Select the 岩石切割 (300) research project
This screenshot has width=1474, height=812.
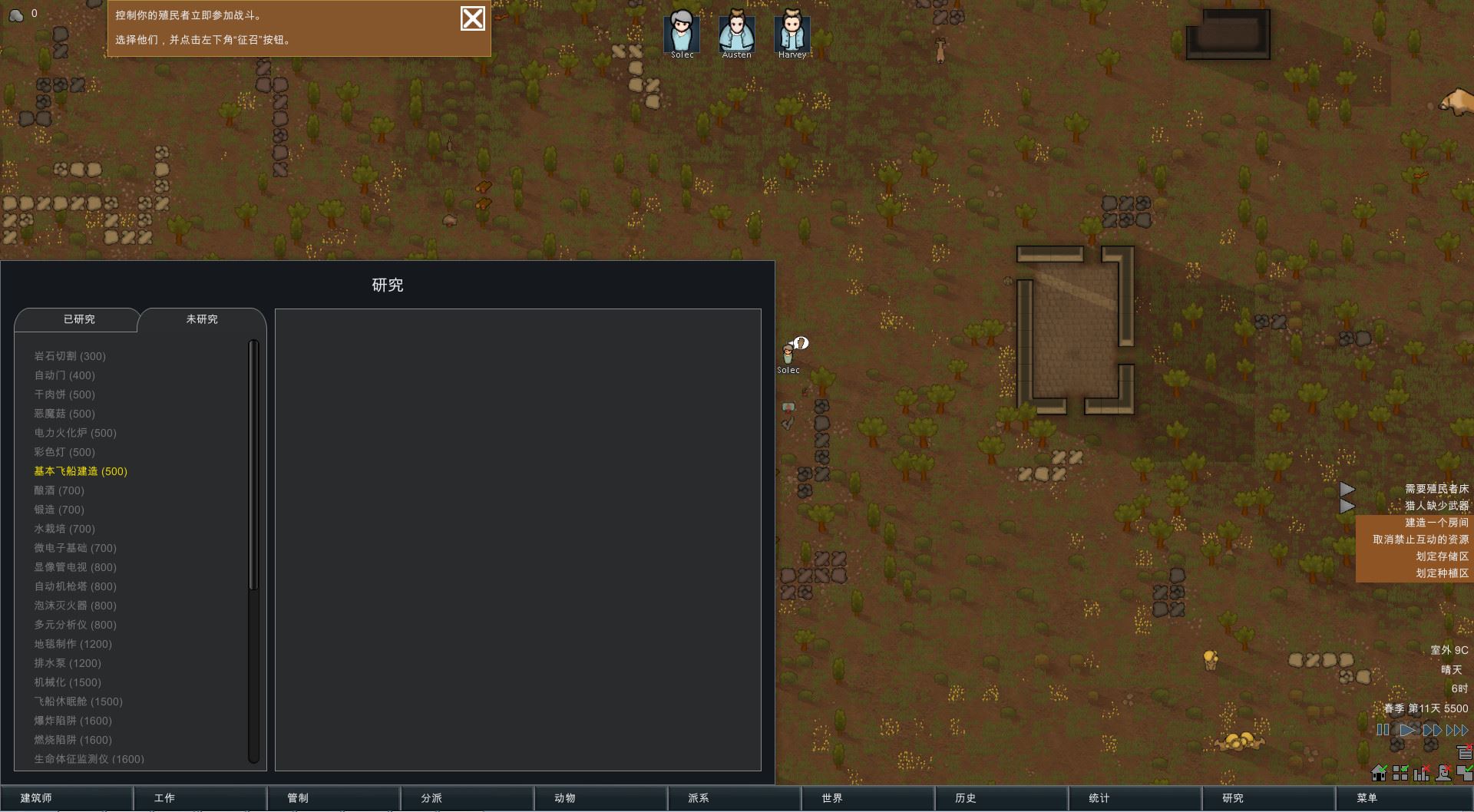point(70,356)
